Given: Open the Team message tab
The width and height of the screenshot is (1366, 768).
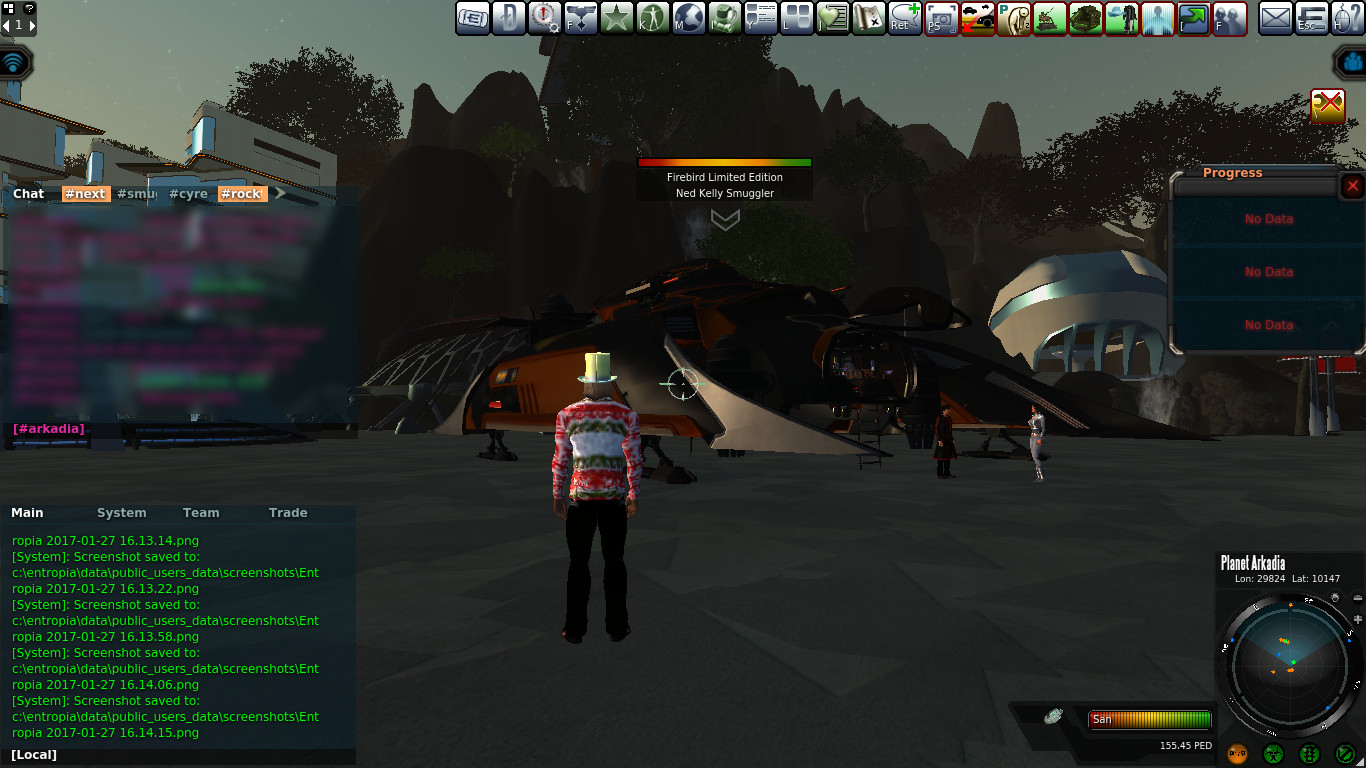Looking at the screenshot, I should [x=200, y=513].
